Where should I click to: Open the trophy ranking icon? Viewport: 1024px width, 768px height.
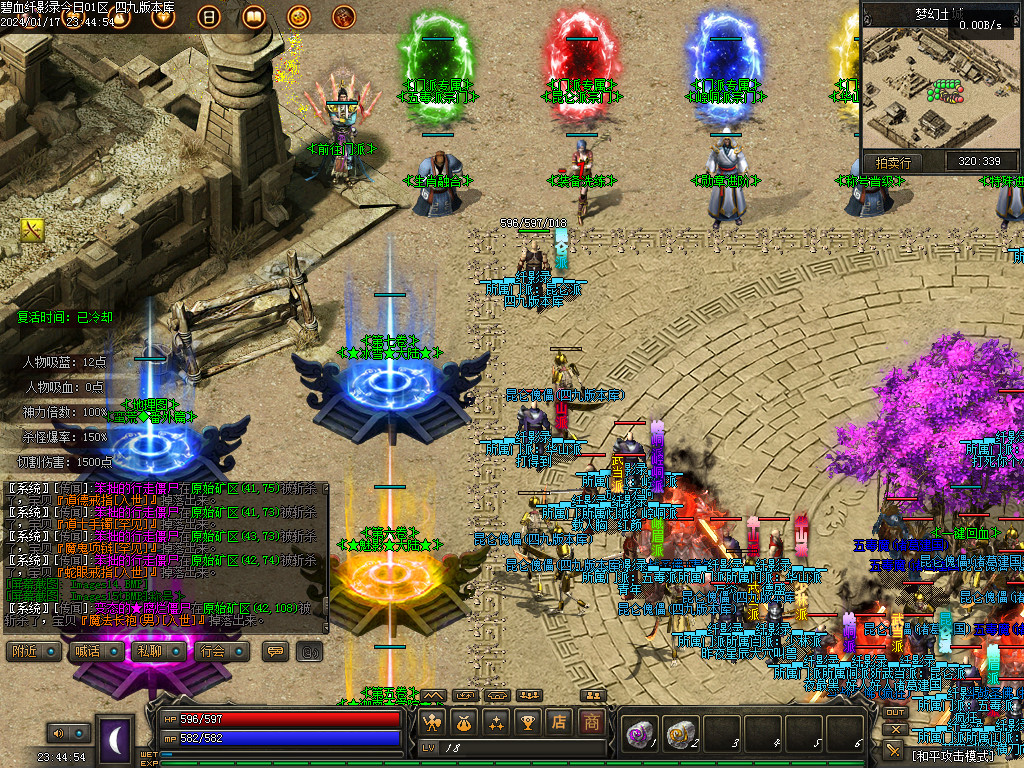coord(527,721)
